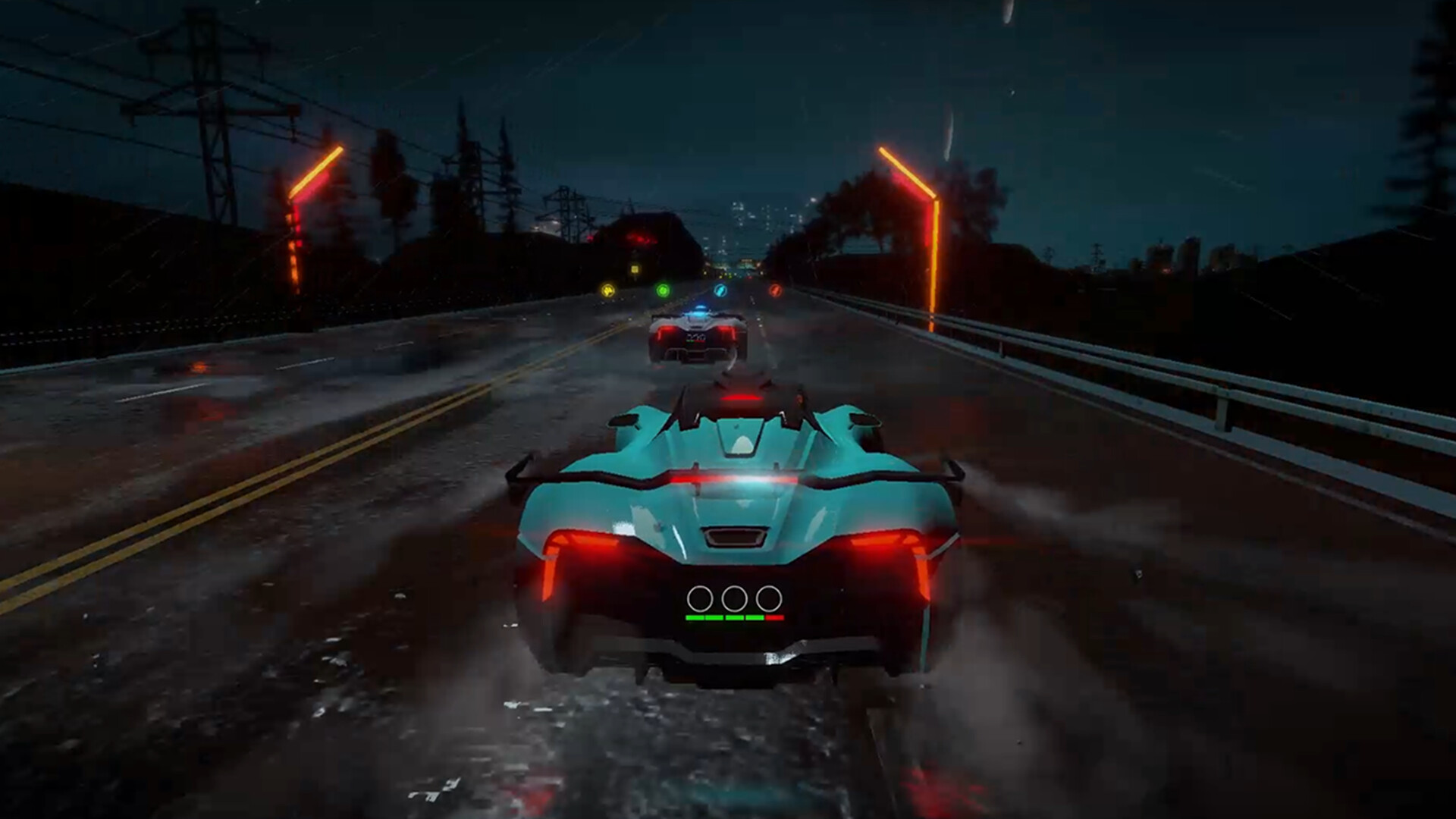Collect the yellow fist power-up orb

[x=608, y=291]
